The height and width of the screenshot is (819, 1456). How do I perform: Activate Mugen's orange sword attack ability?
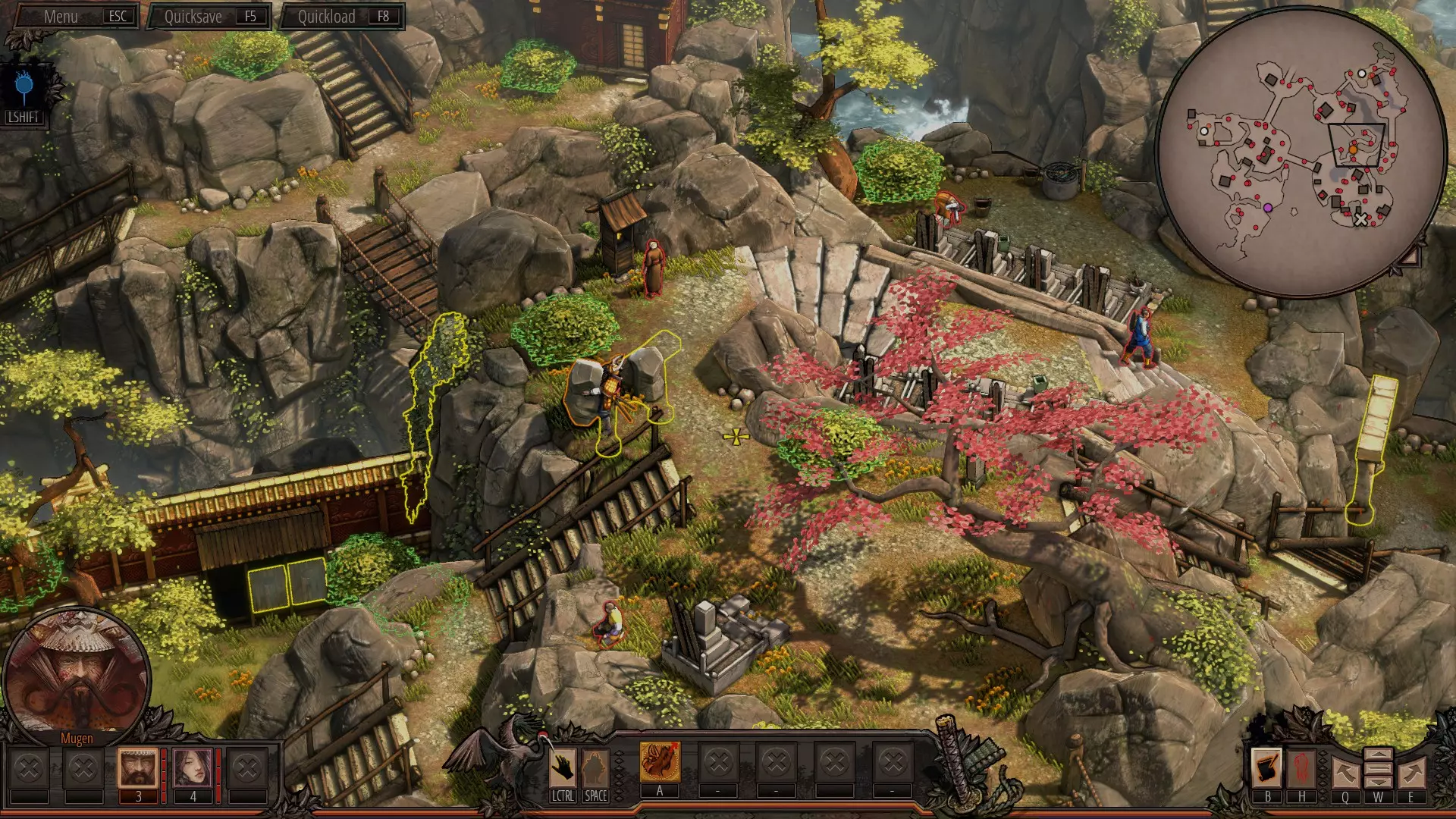[x=660, y=761]
